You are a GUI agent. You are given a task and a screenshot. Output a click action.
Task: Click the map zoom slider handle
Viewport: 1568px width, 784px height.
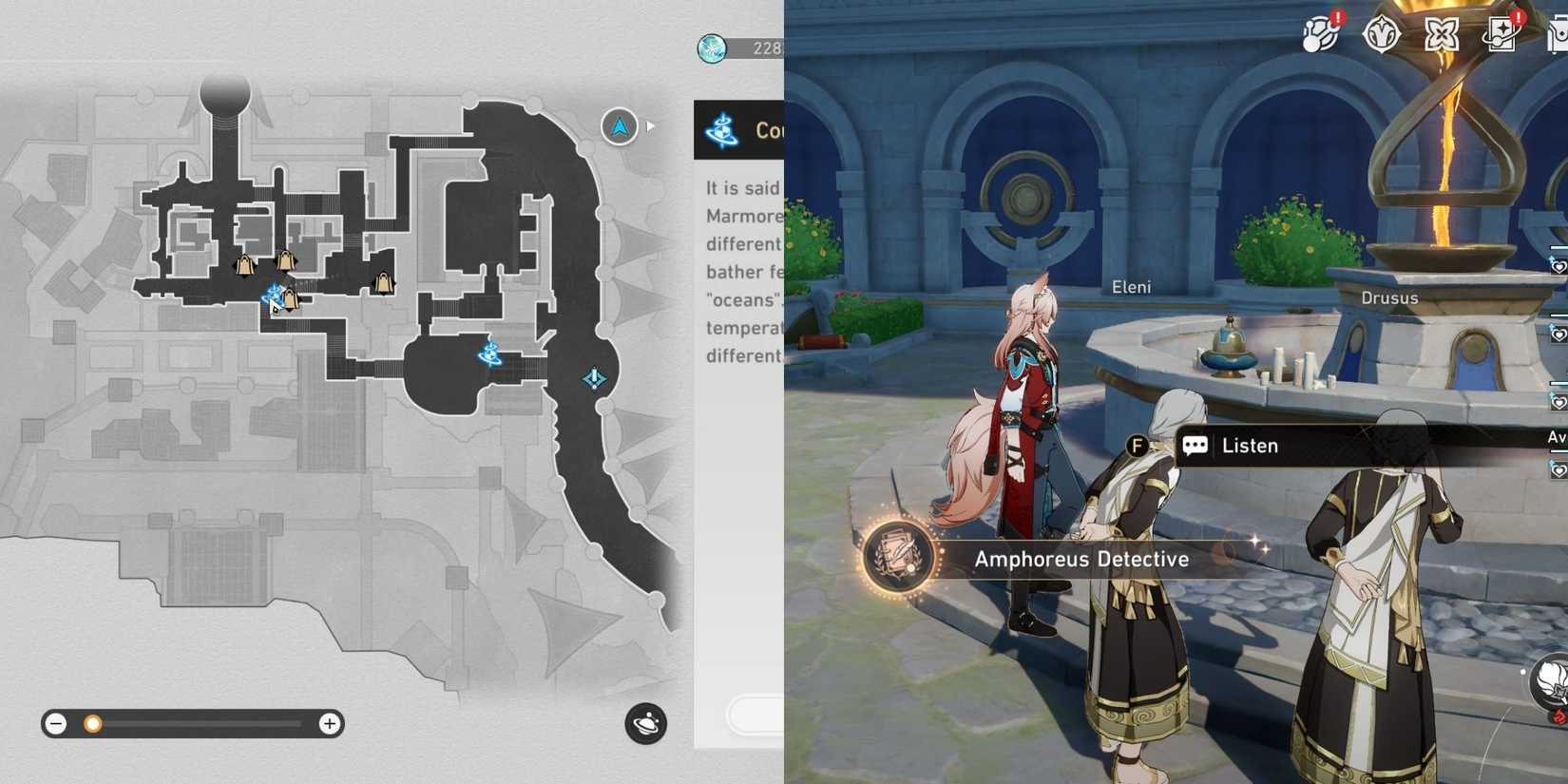coord(92,723)
